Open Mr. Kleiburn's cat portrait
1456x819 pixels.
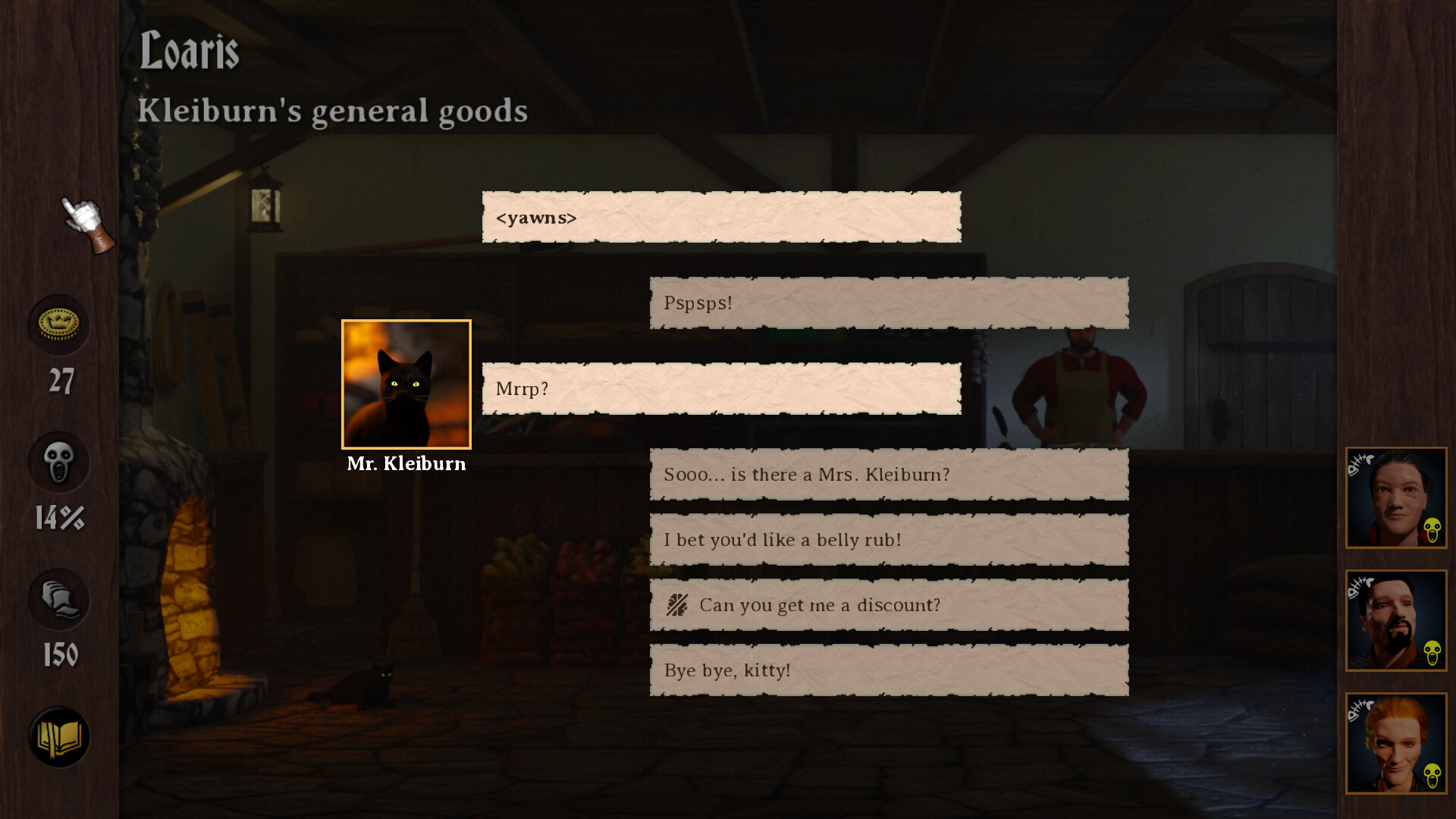[x=406, y=384]
